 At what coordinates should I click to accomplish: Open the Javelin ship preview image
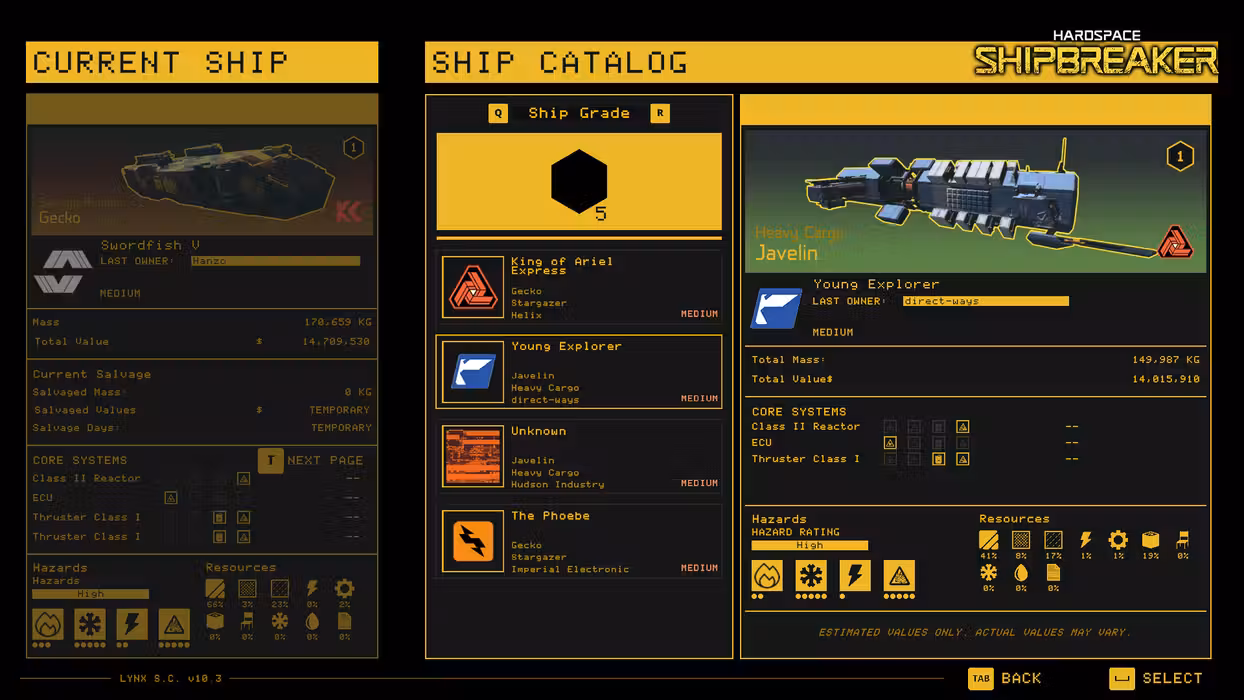975,201
